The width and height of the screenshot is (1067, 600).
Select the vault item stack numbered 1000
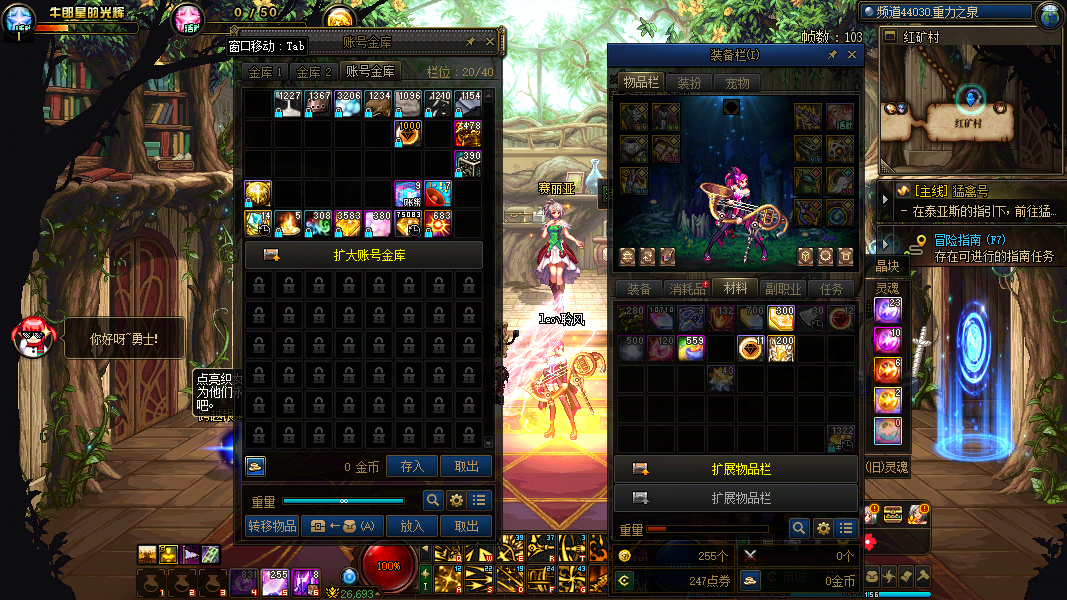pyautogui.click(x=408, y=133)
